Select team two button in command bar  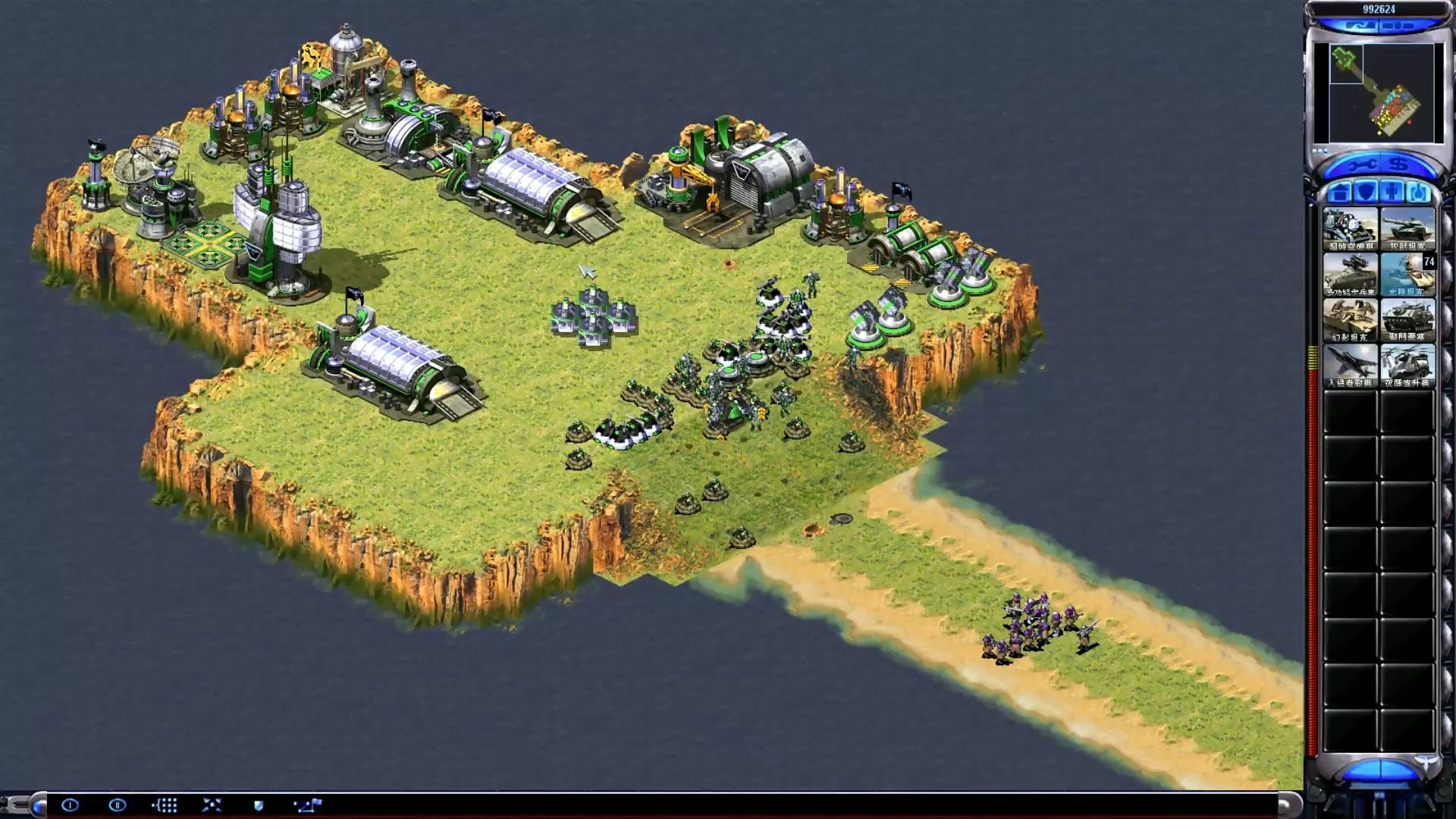(117, 805)
